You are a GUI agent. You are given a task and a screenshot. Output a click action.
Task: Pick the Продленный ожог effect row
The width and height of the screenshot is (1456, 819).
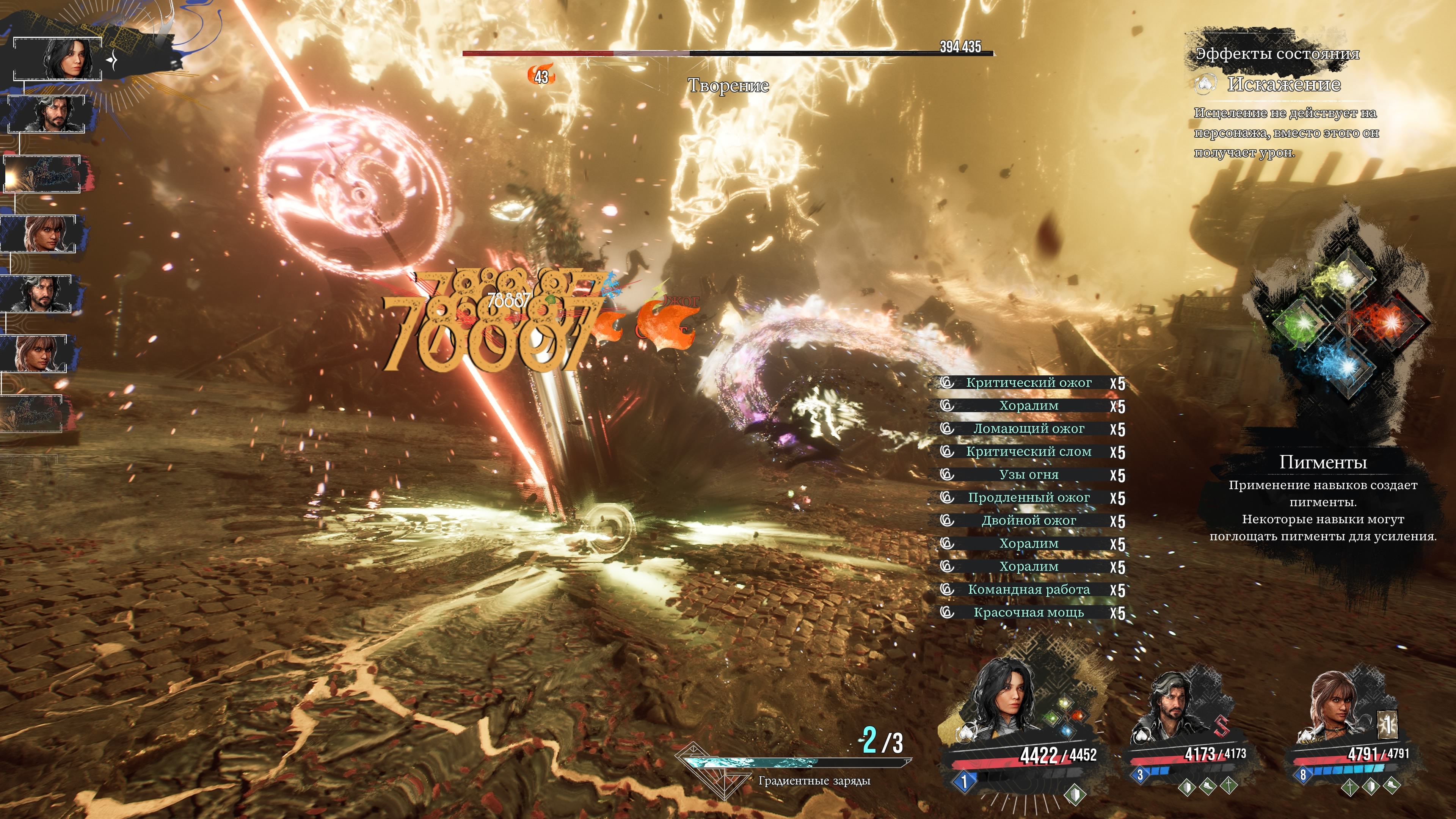(x=1029, y=498)
